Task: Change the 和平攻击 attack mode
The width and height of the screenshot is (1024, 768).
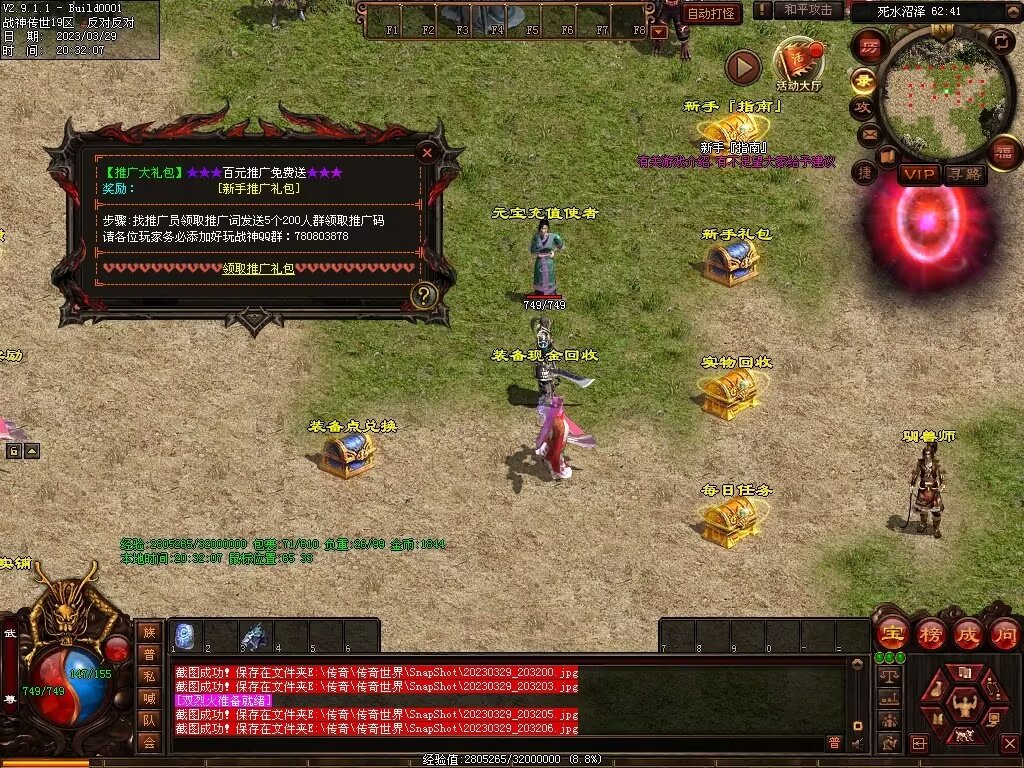Action: [x=808, y=10]
